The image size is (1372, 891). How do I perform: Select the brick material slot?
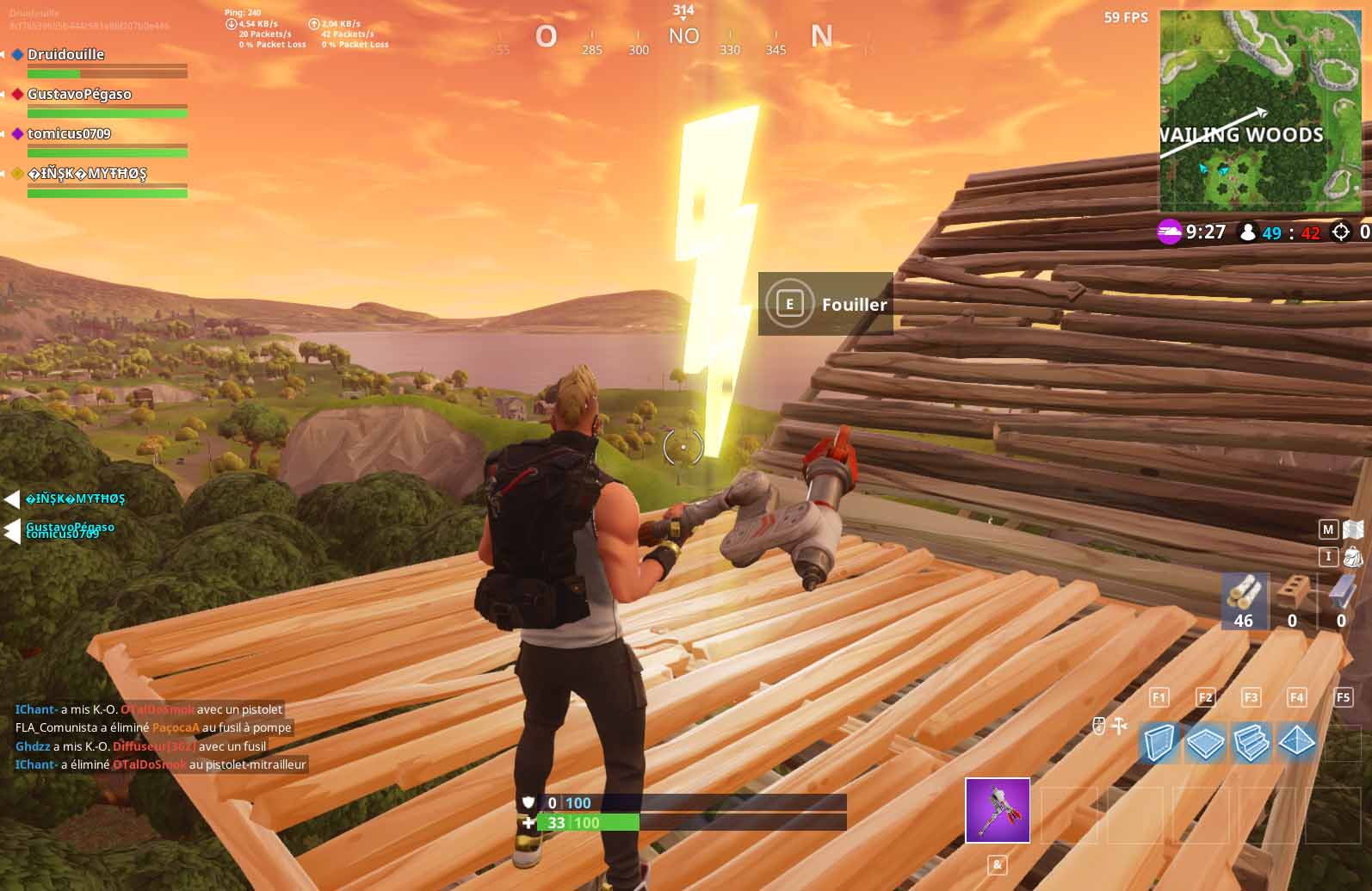(x=1292, y=600)
